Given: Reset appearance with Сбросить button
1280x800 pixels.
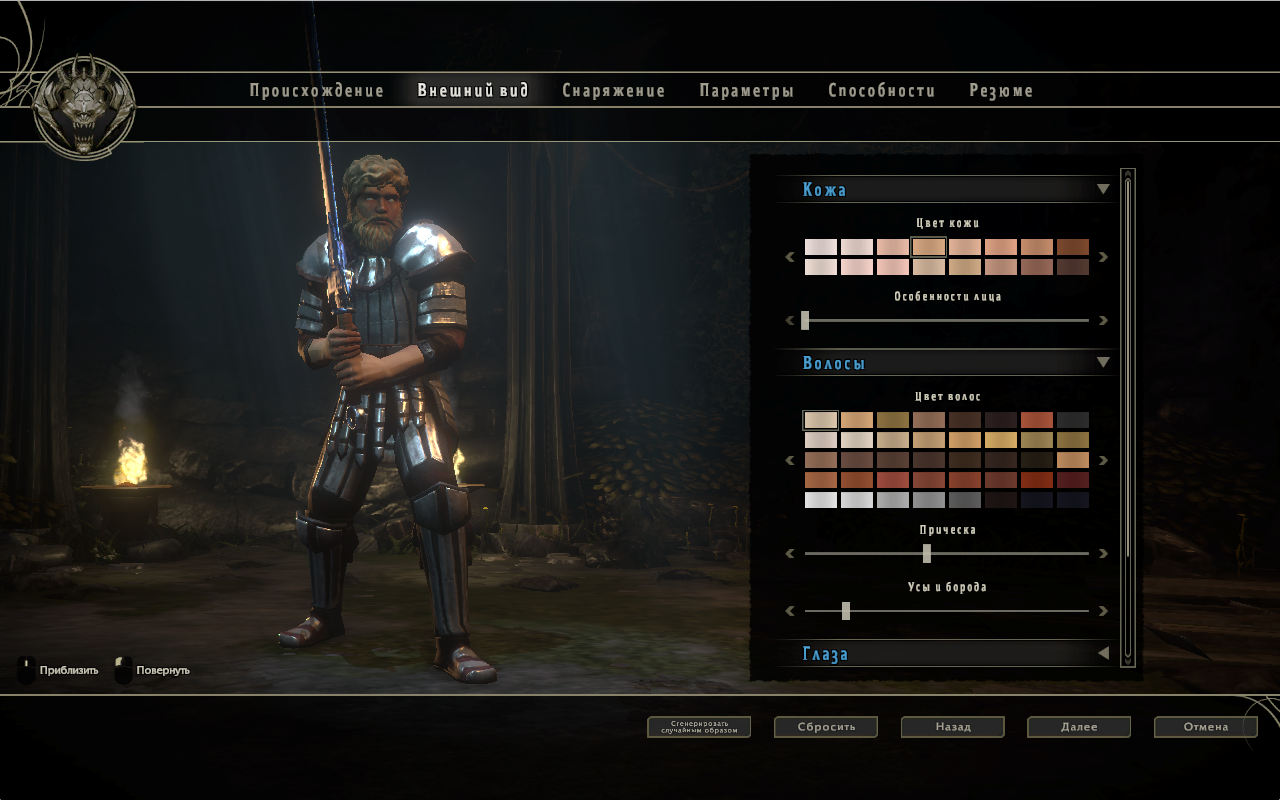Looking at the screenshot, I should [826, 727].
